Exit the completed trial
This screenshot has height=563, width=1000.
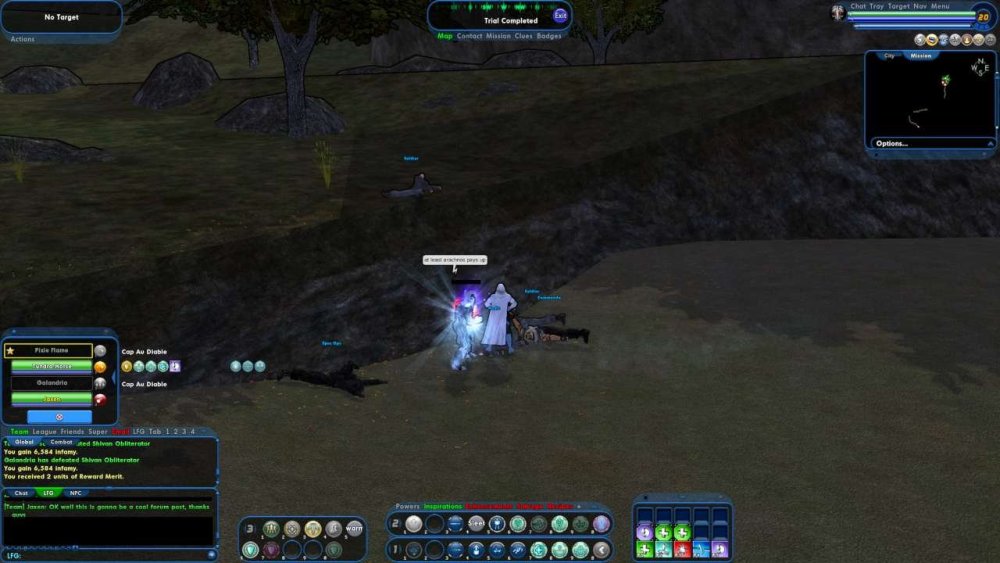[560, 15]
